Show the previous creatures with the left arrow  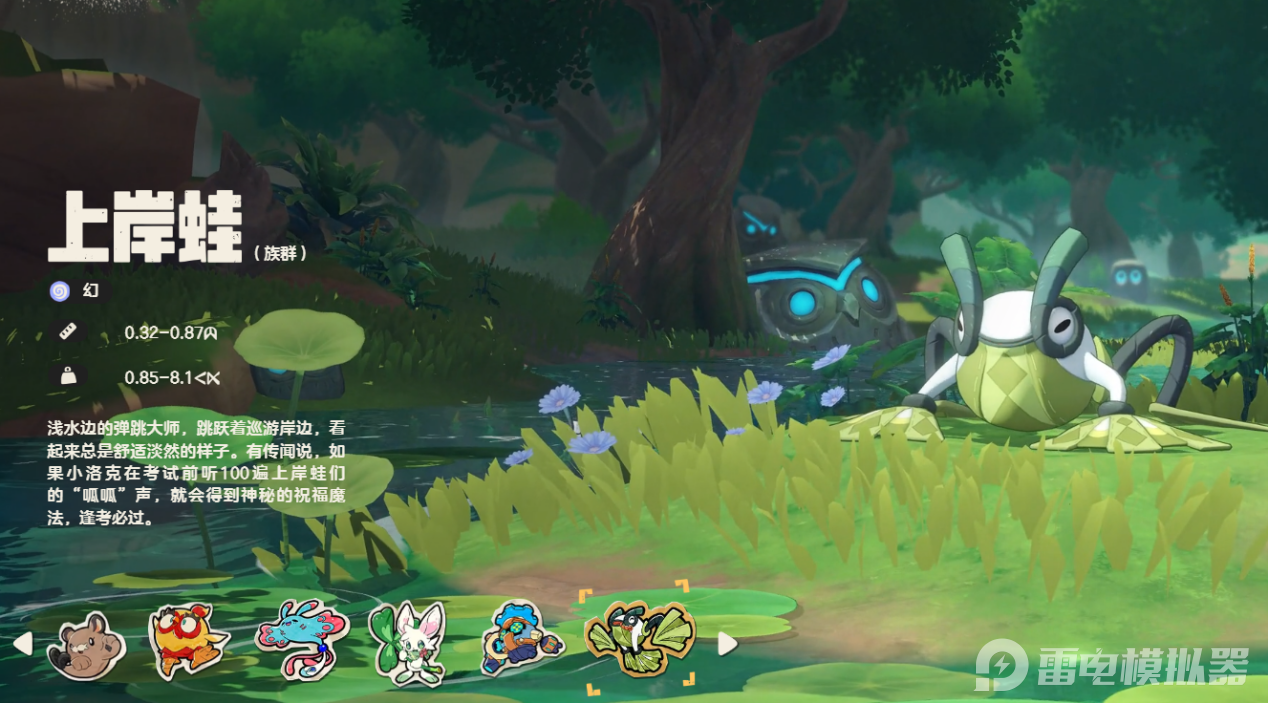[x=22, y=643]
